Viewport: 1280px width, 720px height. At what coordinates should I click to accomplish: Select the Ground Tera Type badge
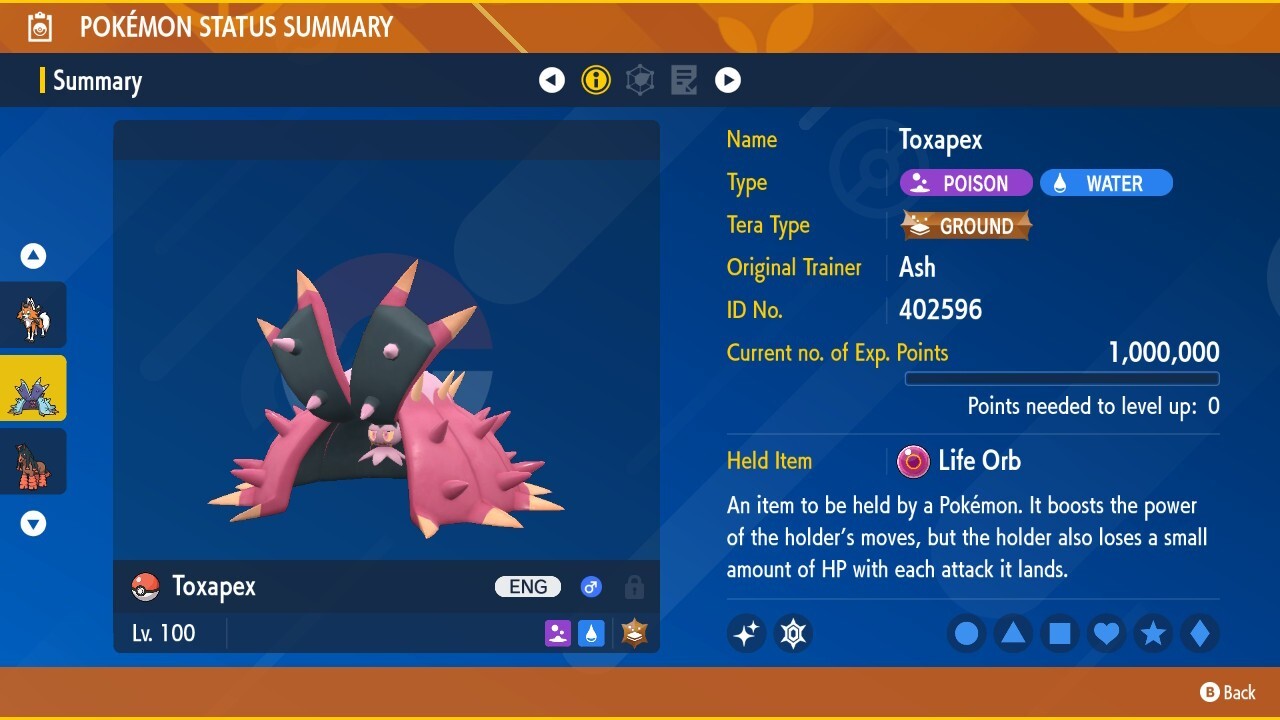(965, 225)
